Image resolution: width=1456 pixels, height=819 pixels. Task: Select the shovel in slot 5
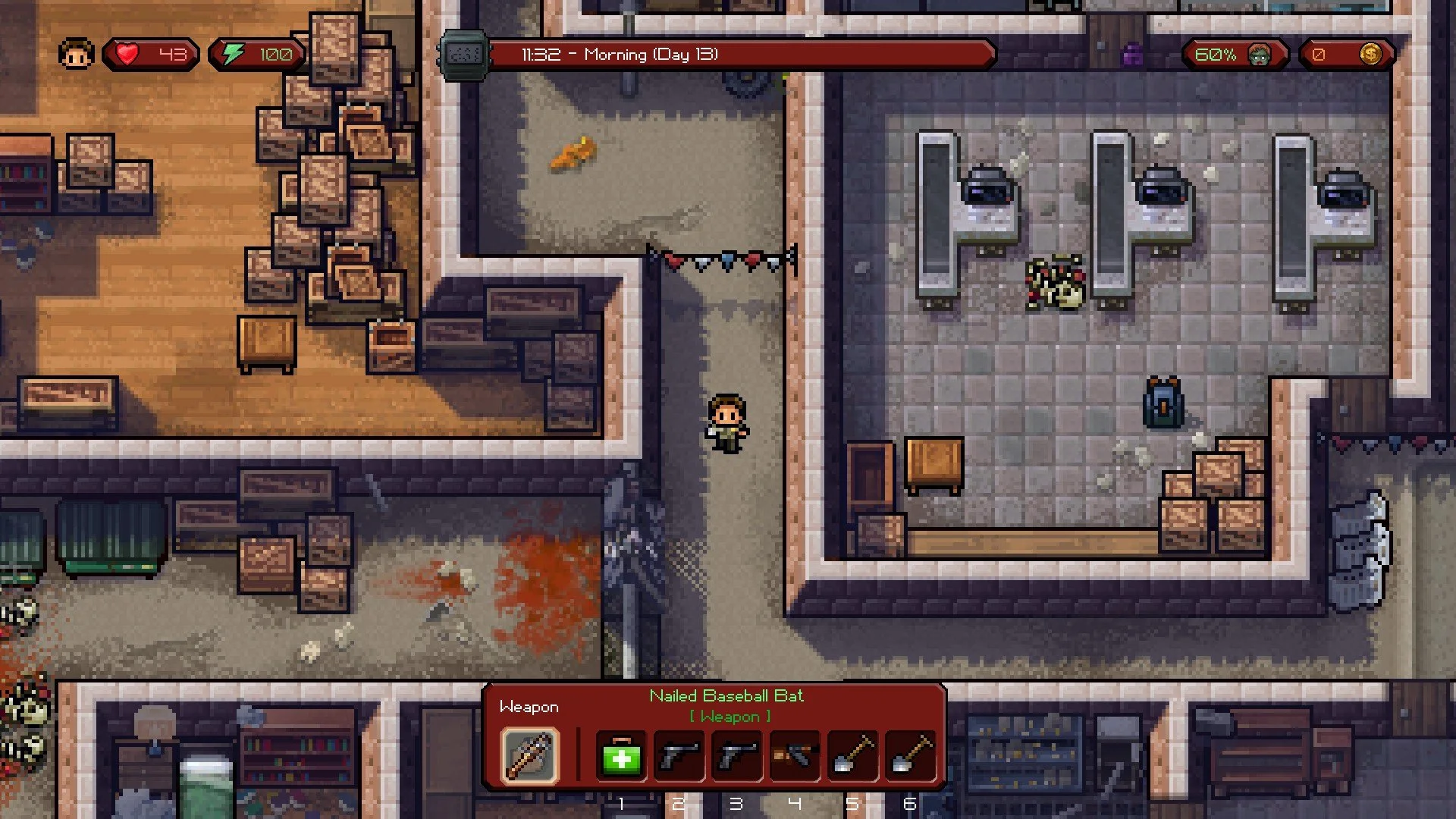click(852, 755)
